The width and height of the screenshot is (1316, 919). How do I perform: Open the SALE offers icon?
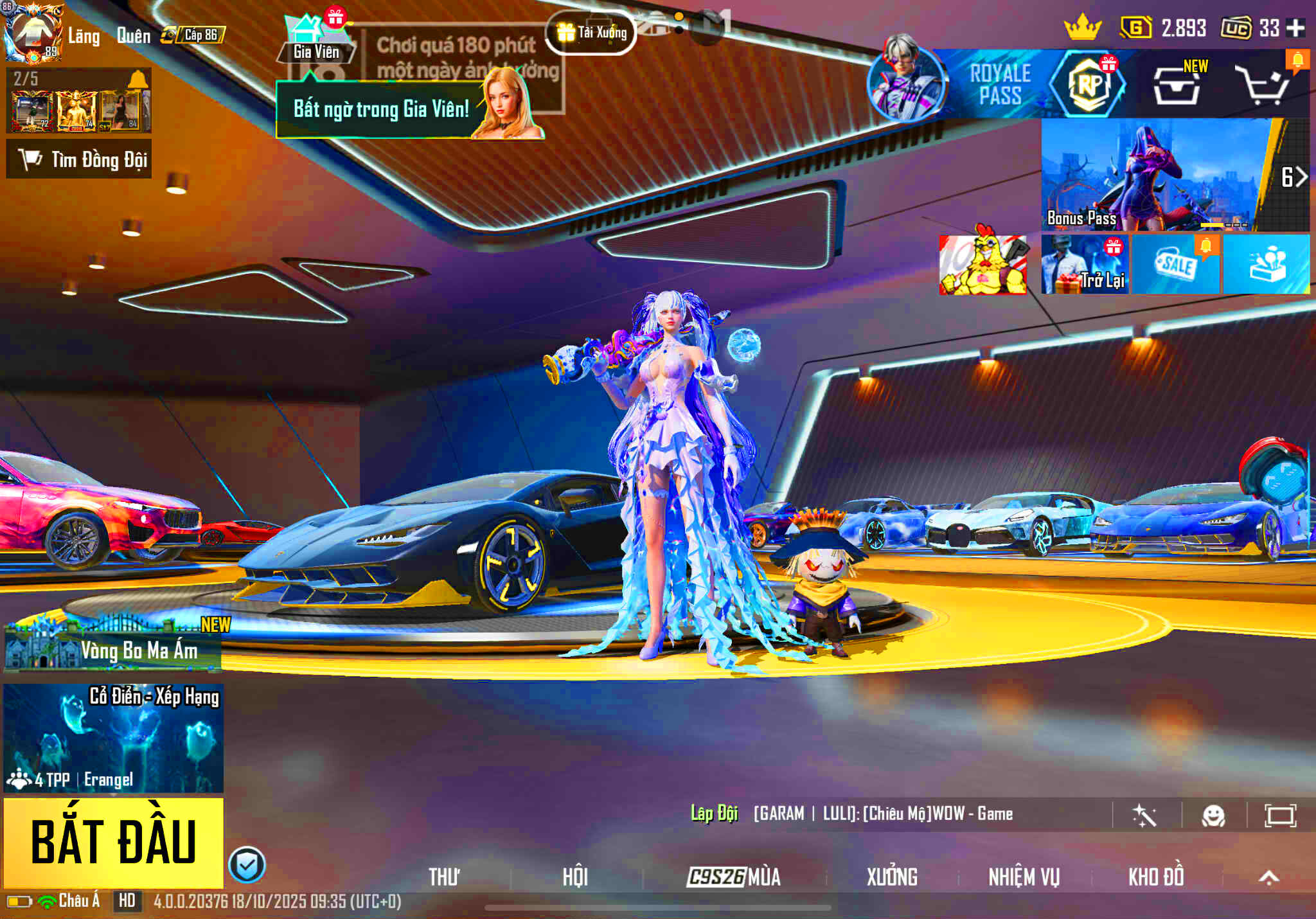1176,265
